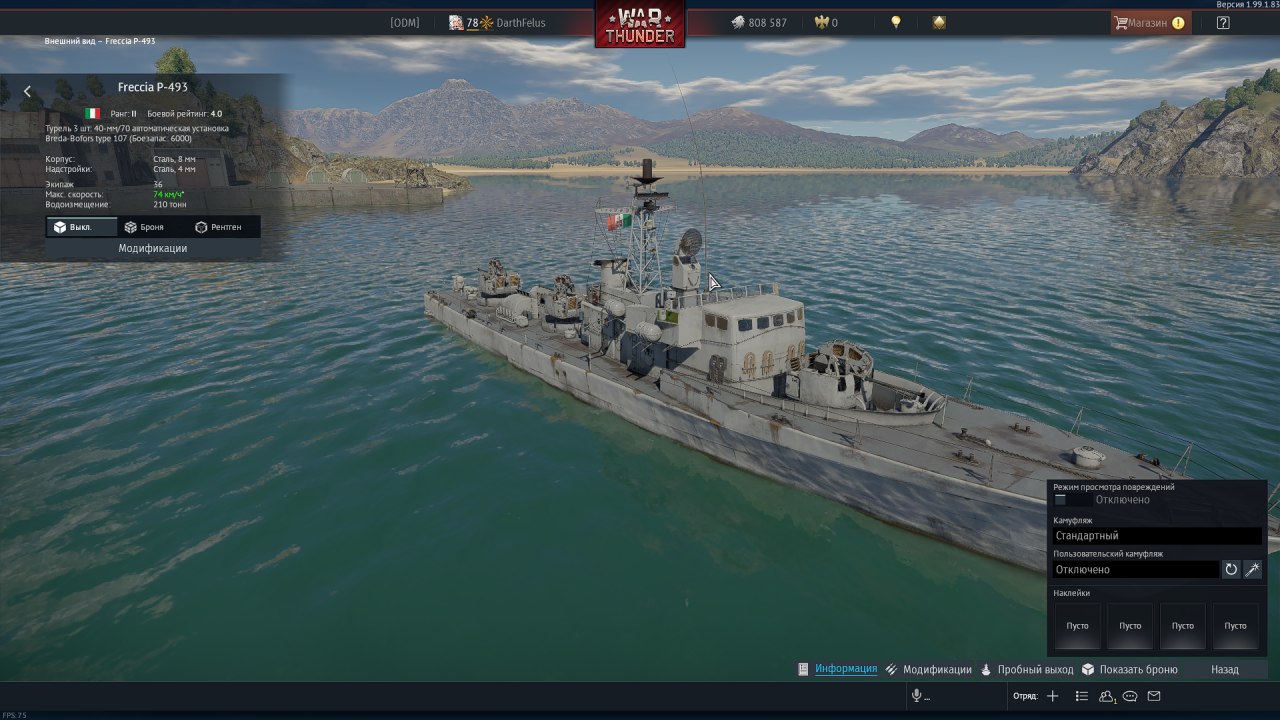Open Модификации in the bottom bar

(936, 669)
